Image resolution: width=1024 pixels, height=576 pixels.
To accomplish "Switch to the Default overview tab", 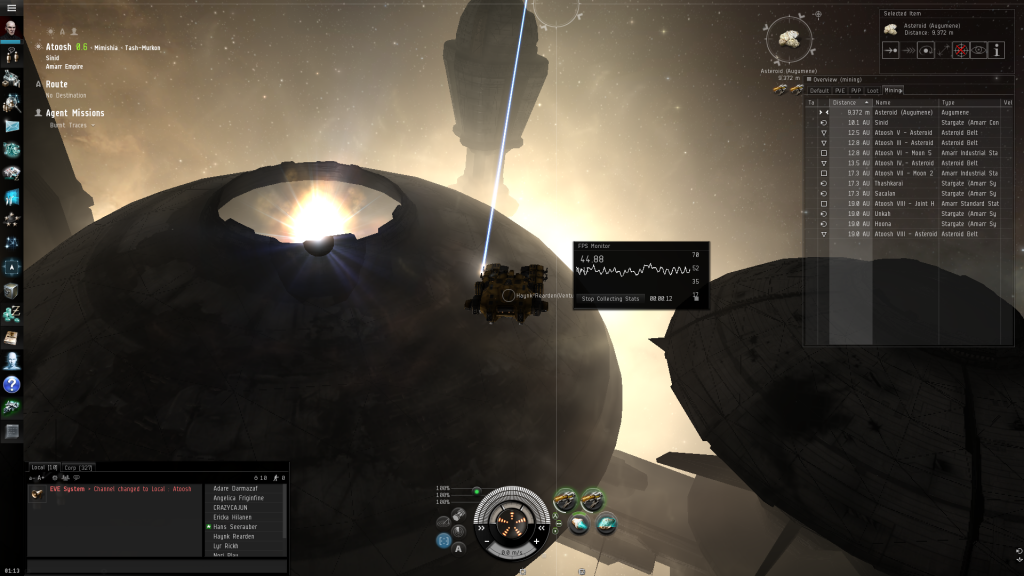I will click(x=819, y=90).
